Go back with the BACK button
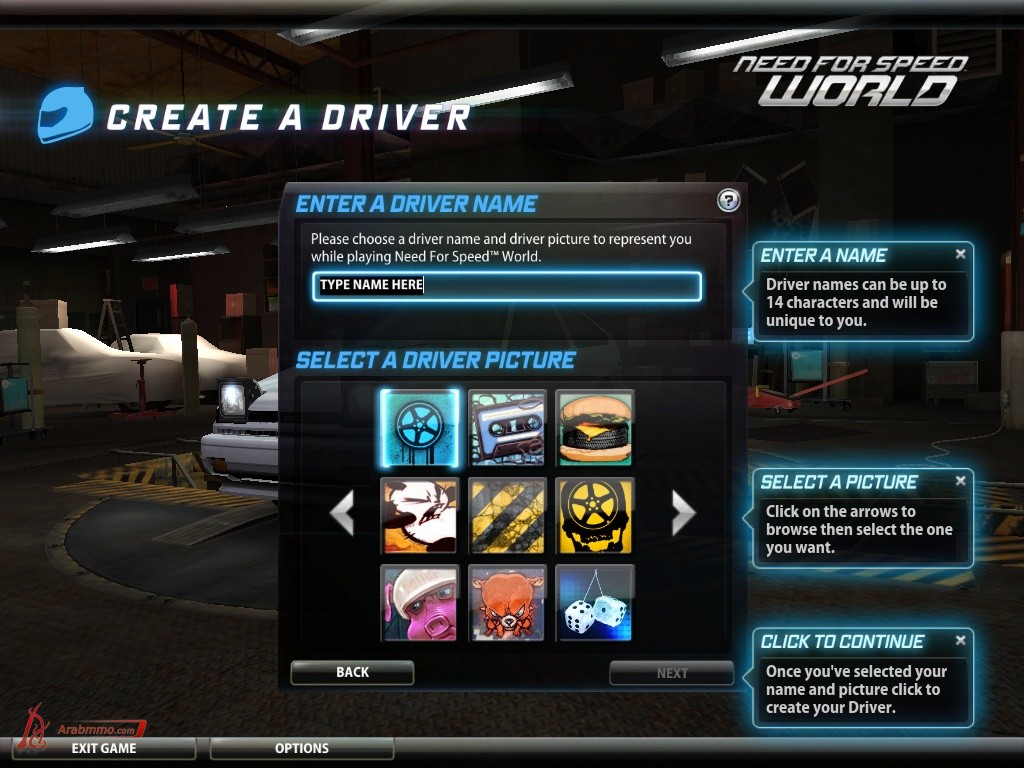1024x768 pixels. pos(352,673)
